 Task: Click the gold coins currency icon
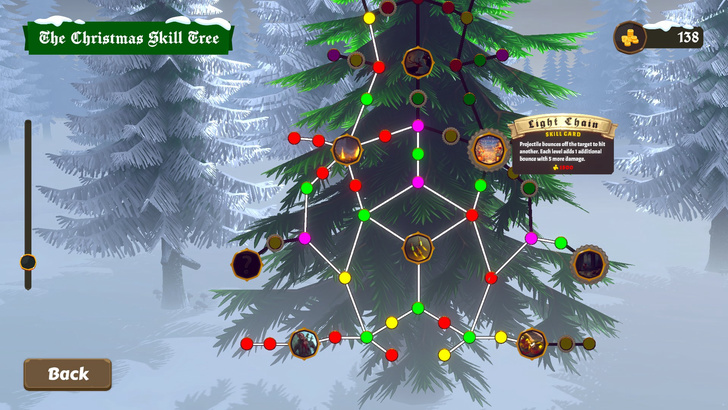click(630, 37)
